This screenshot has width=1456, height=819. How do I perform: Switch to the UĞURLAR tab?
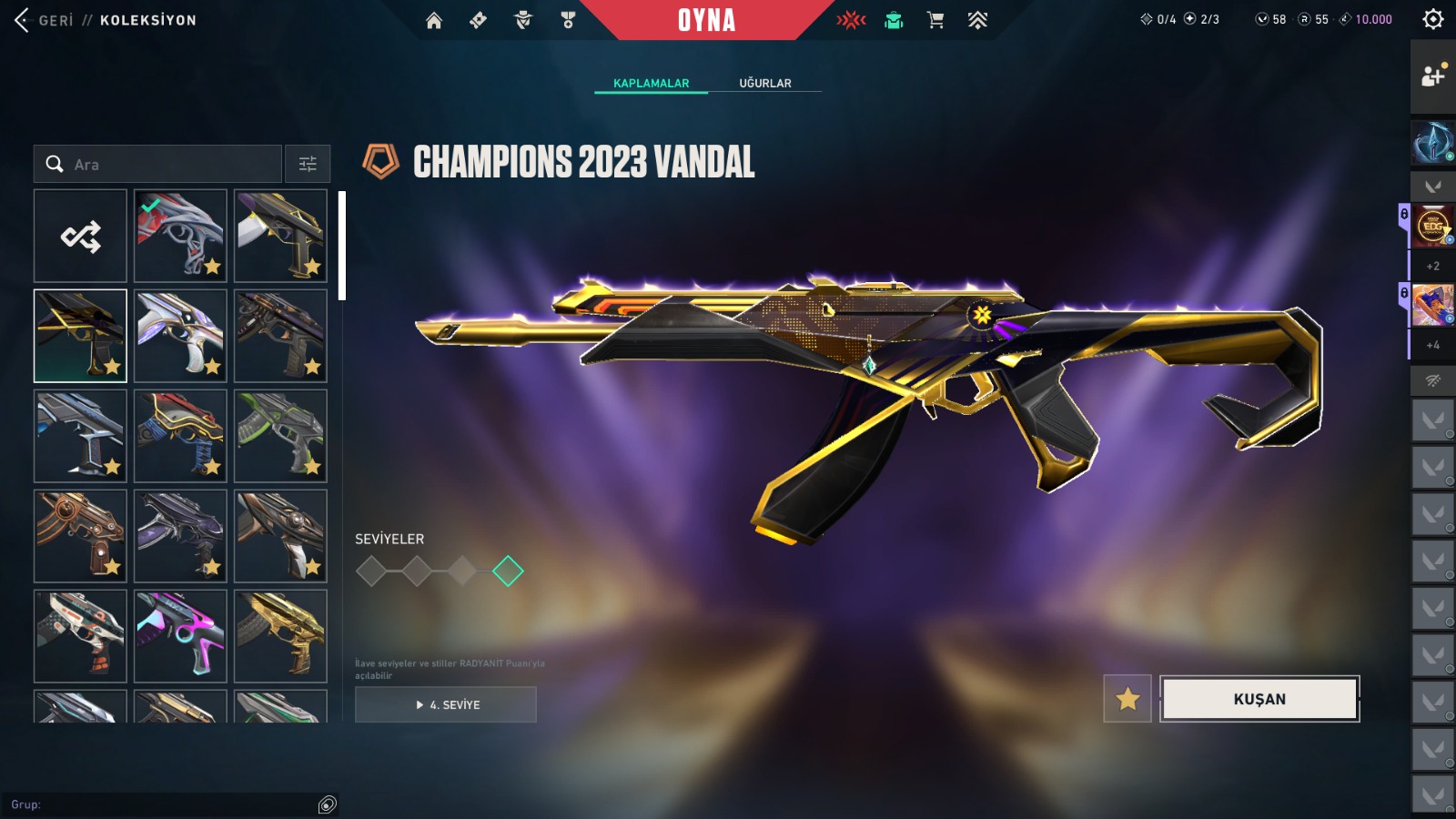coord(764,83)
